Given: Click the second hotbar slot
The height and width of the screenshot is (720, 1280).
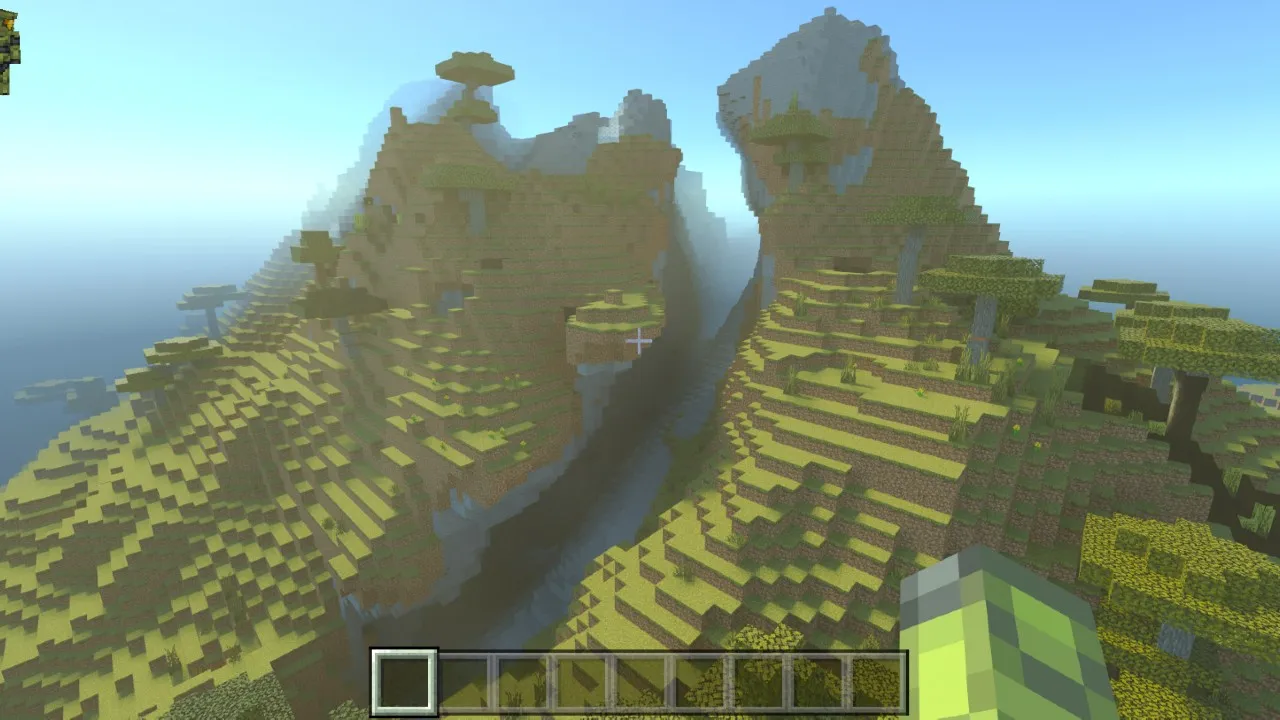Looking at the screenshot, I should coord(463,682).
